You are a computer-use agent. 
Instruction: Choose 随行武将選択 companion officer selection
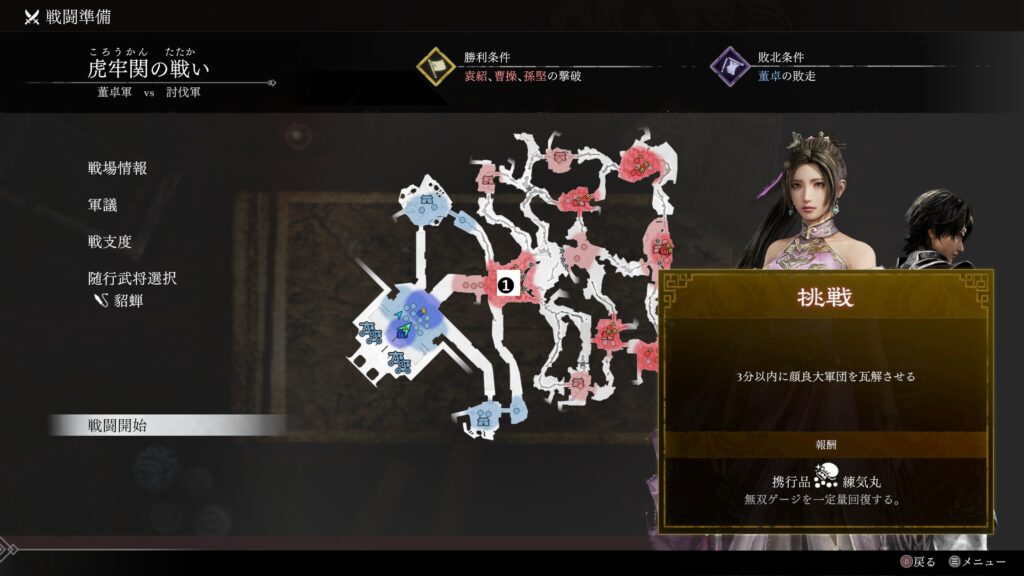pos(131,278)
